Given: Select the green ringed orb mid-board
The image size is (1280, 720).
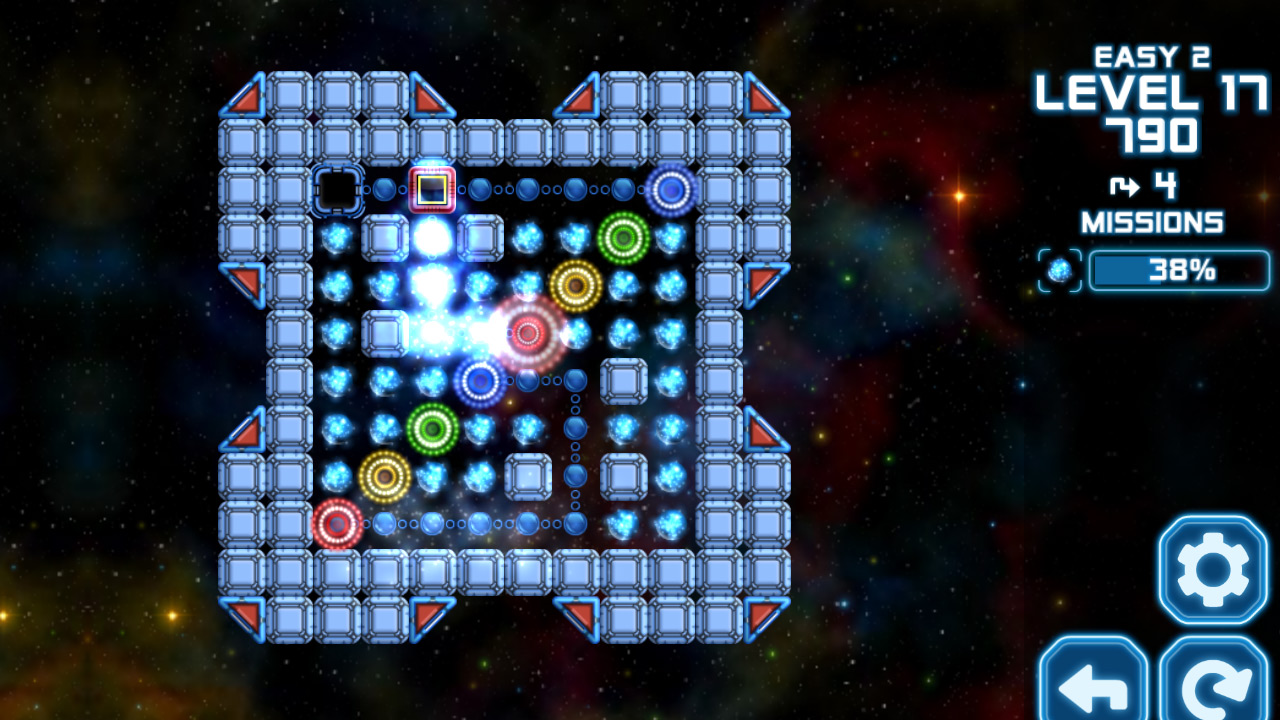Looking at the screenshot, I should click(430, 430).
